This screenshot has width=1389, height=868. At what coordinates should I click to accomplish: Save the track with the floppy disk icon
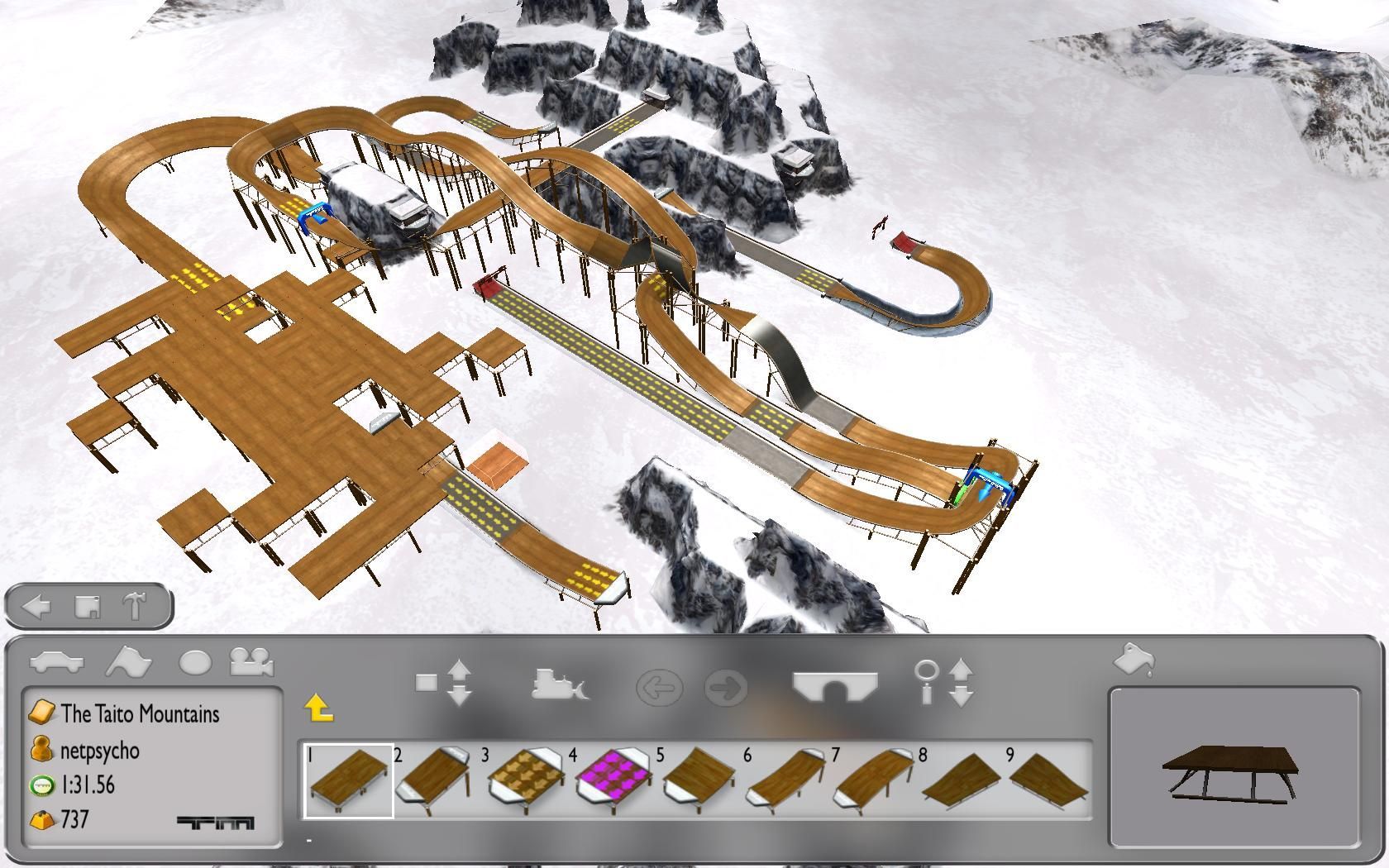coord(87,607)
